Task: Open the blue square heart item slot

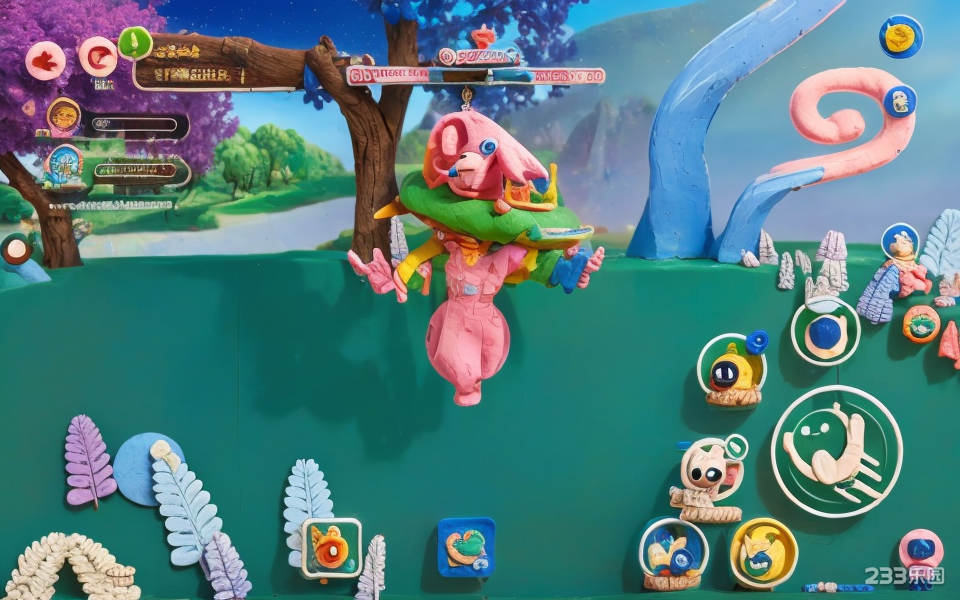Action: [466, 547]
